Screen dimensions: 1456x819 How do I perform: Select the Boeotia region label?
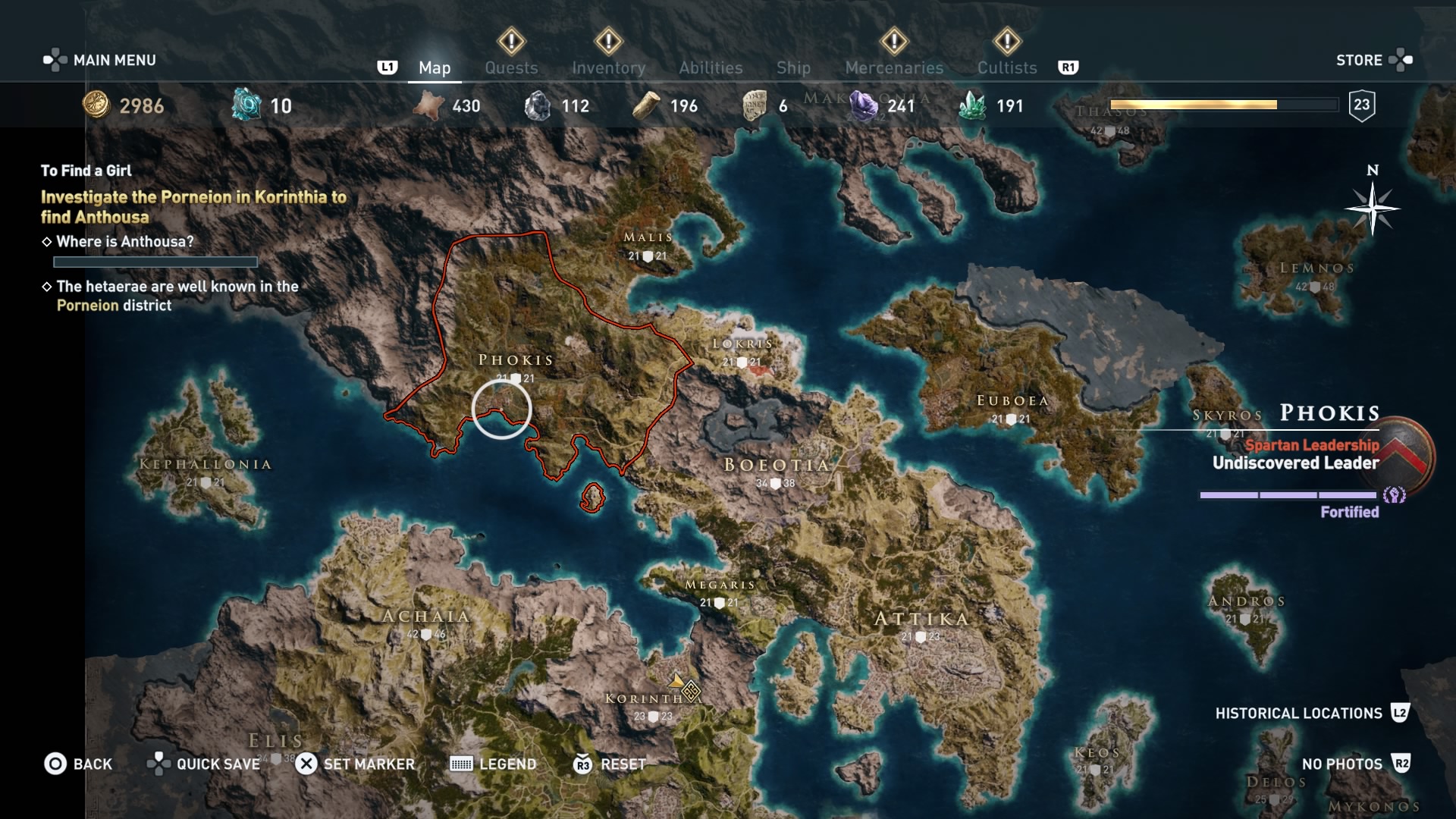tap(777, 465)
